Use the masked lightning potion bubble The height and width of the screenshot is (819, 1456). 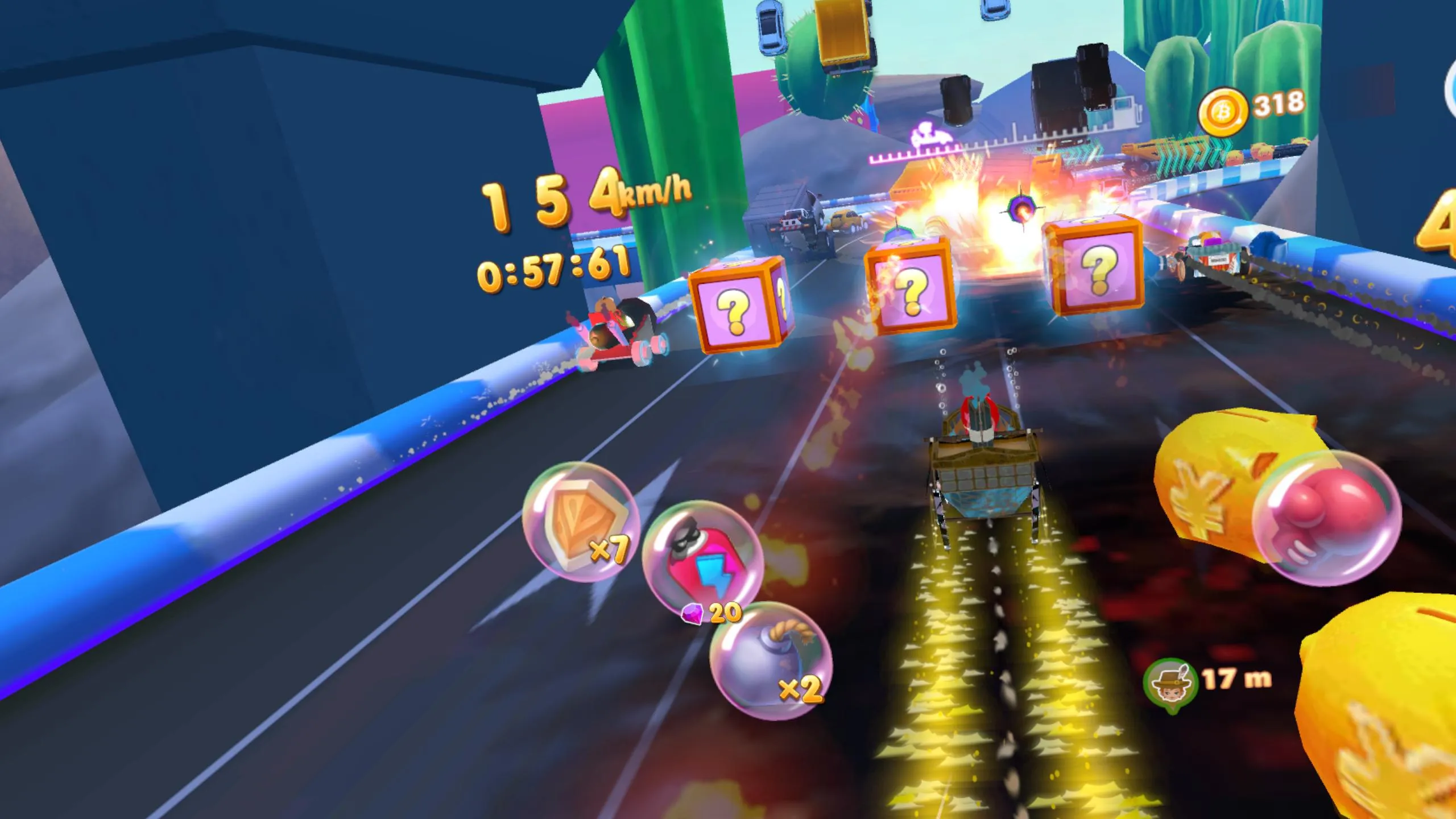pos(702,561)
